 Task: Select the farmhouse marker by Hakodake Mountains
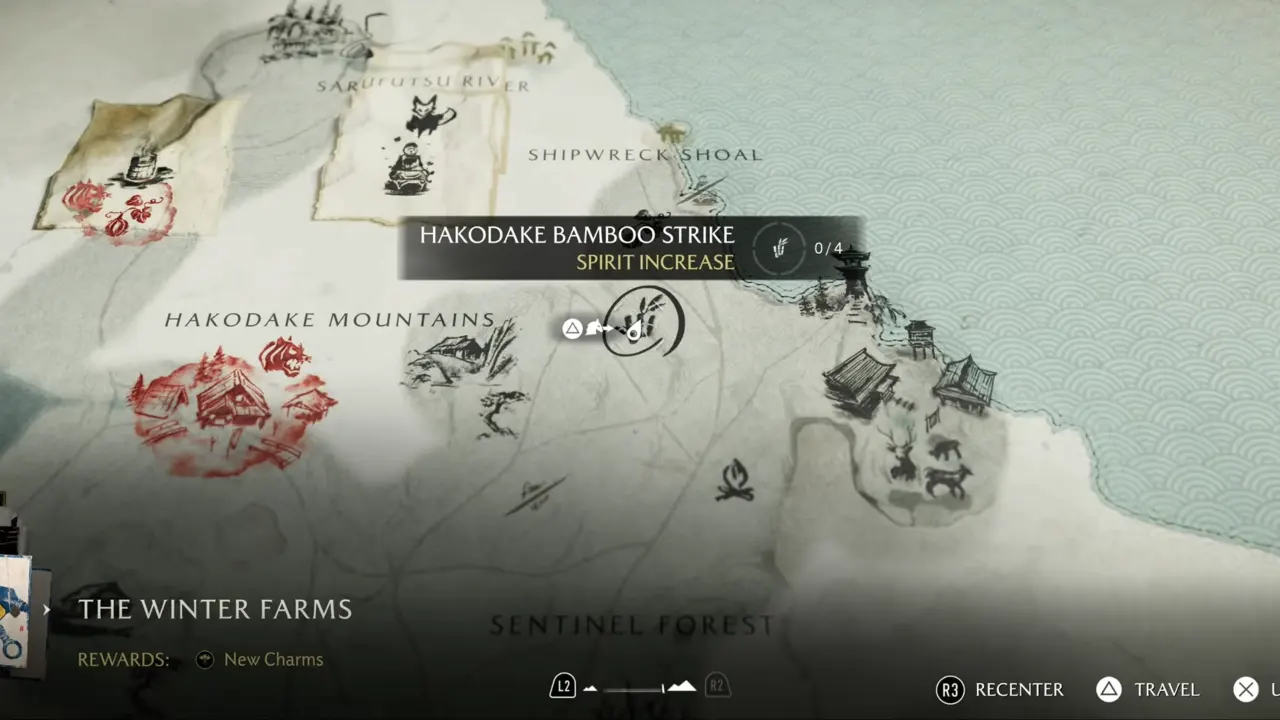click(453, 357)
